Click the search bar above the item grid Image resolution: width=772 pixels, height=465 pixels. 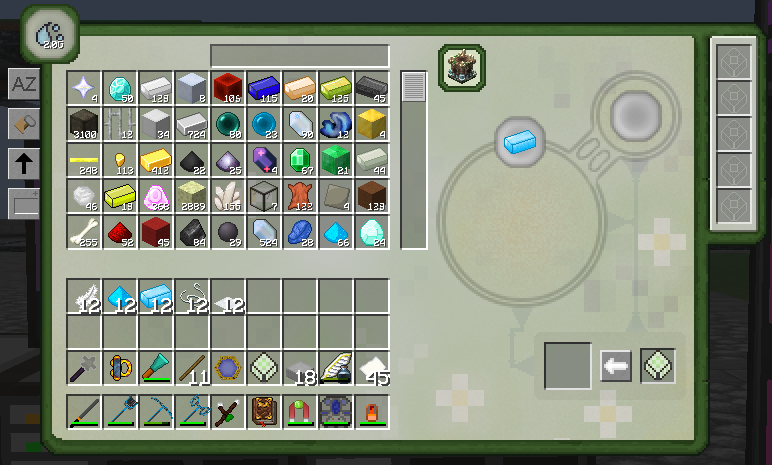click(x=299, y=55)
